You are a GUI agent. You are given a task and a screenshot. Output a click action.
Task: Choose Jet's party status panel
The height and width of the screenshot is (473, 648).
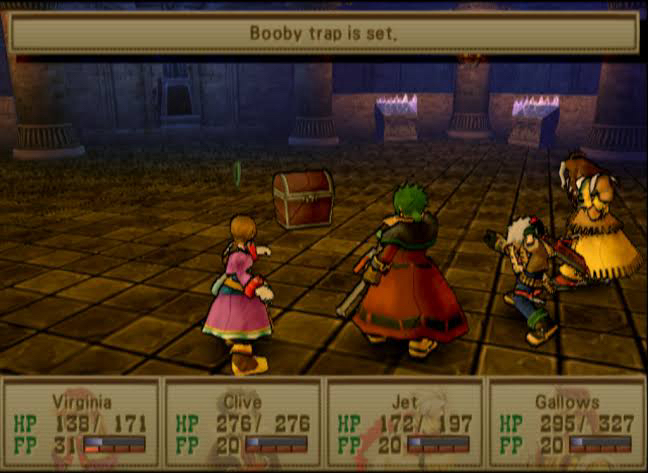coord(405,424)
